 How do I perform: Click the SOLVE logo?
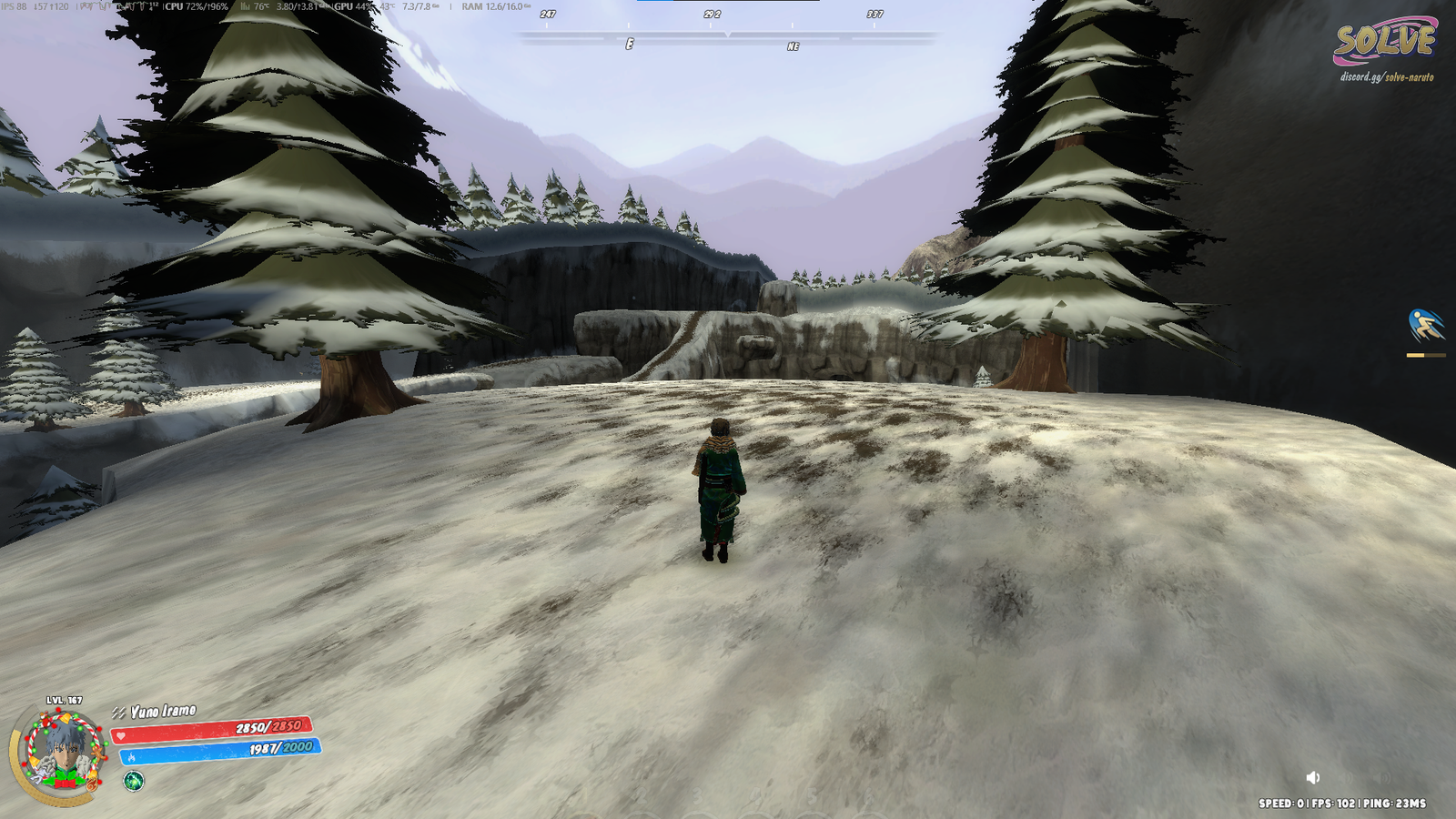coord(1384,41)
